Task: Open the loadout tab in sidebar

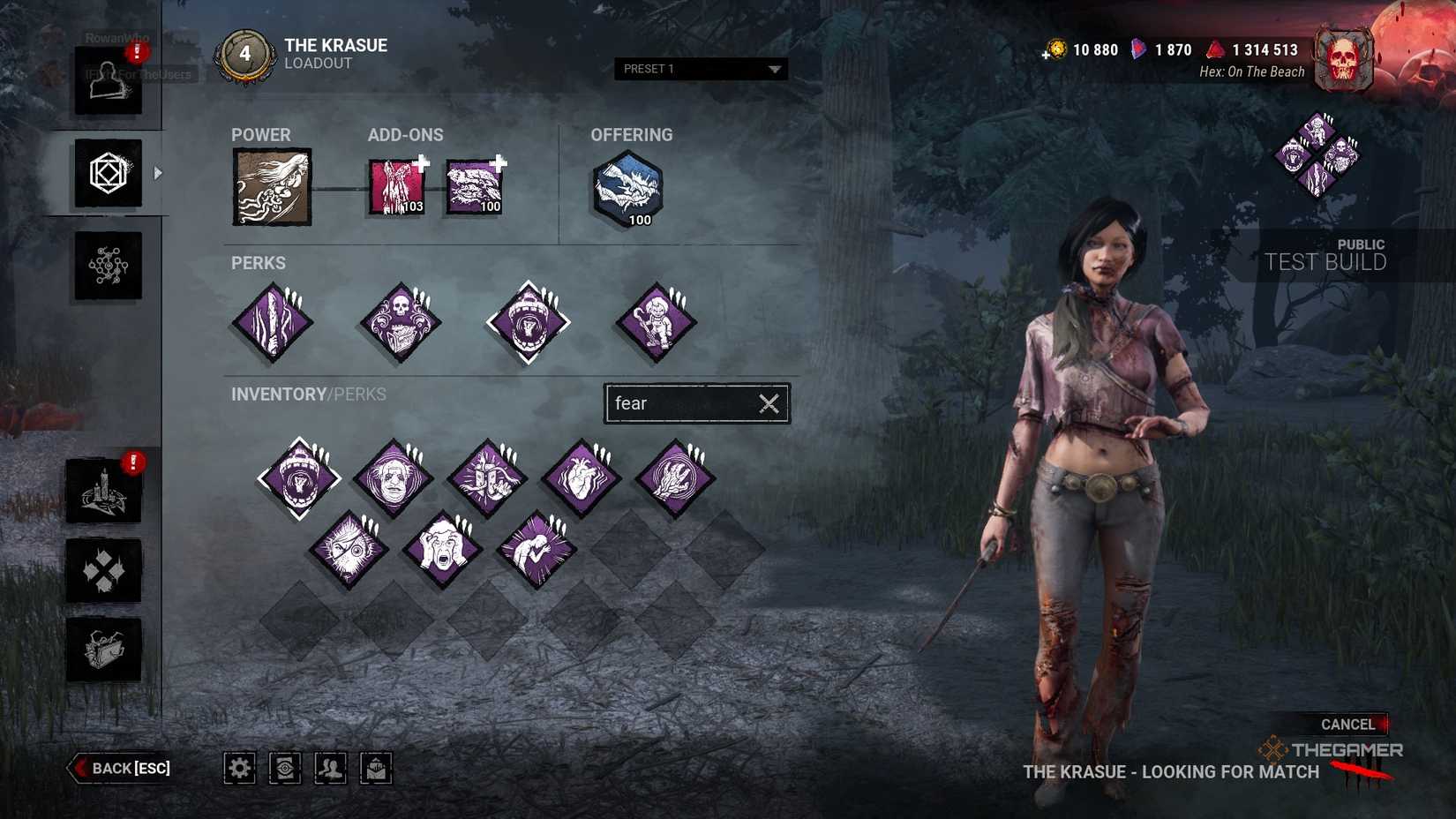Action: click(x=108, y=173)
